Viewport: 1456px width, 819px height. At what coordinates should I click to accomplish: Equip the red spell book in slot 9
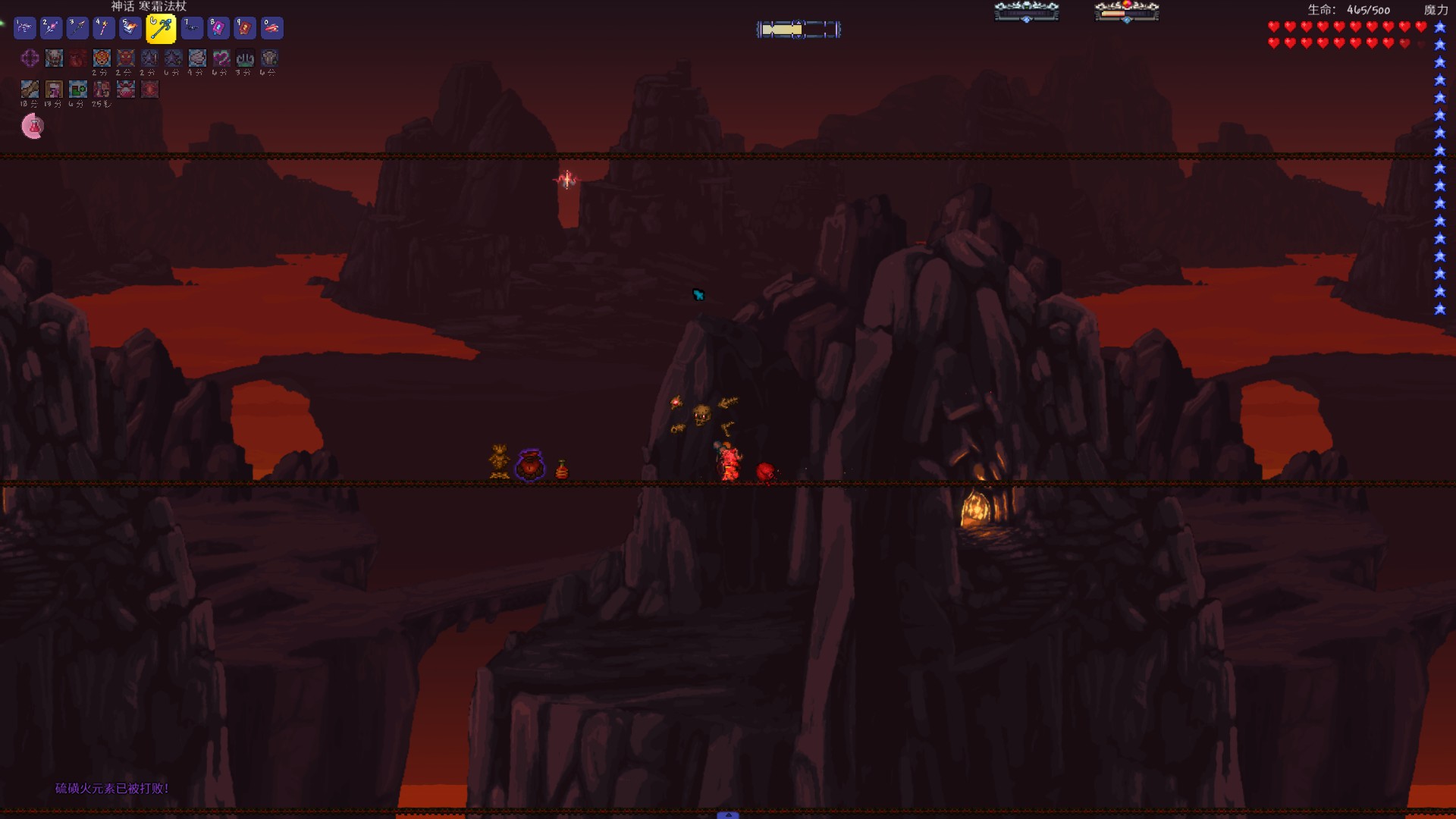[x=245, y=28]
